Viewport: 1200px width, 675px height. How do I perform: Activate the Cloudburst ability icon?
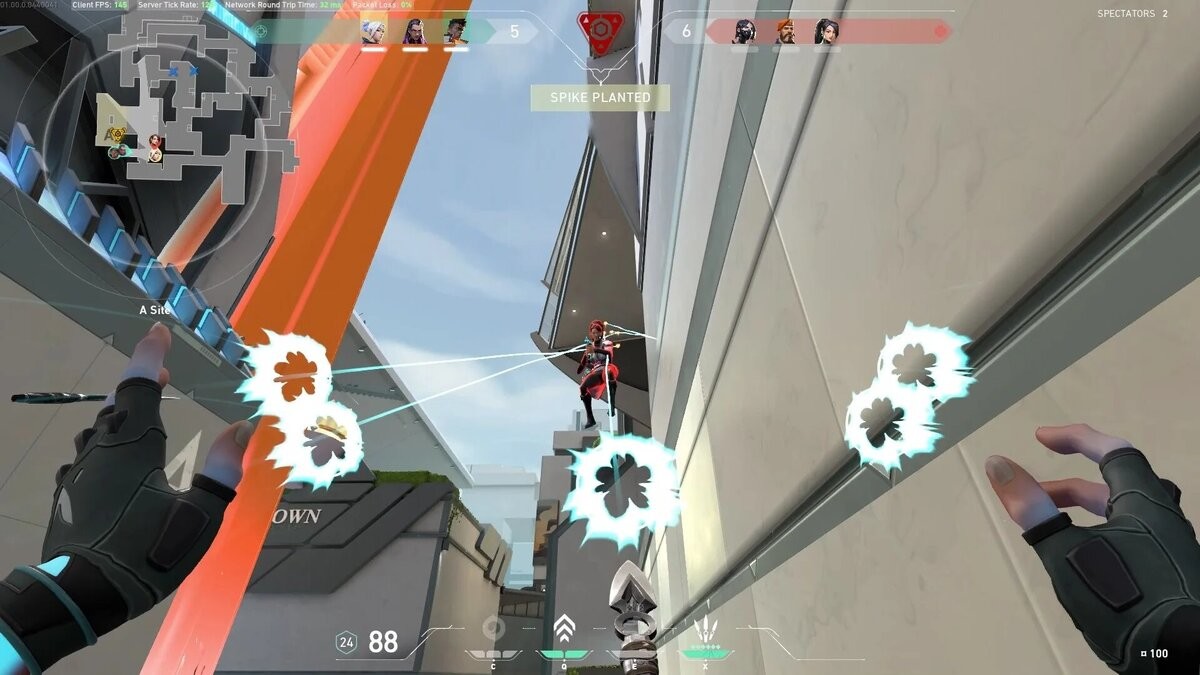[x=492, y=630]
